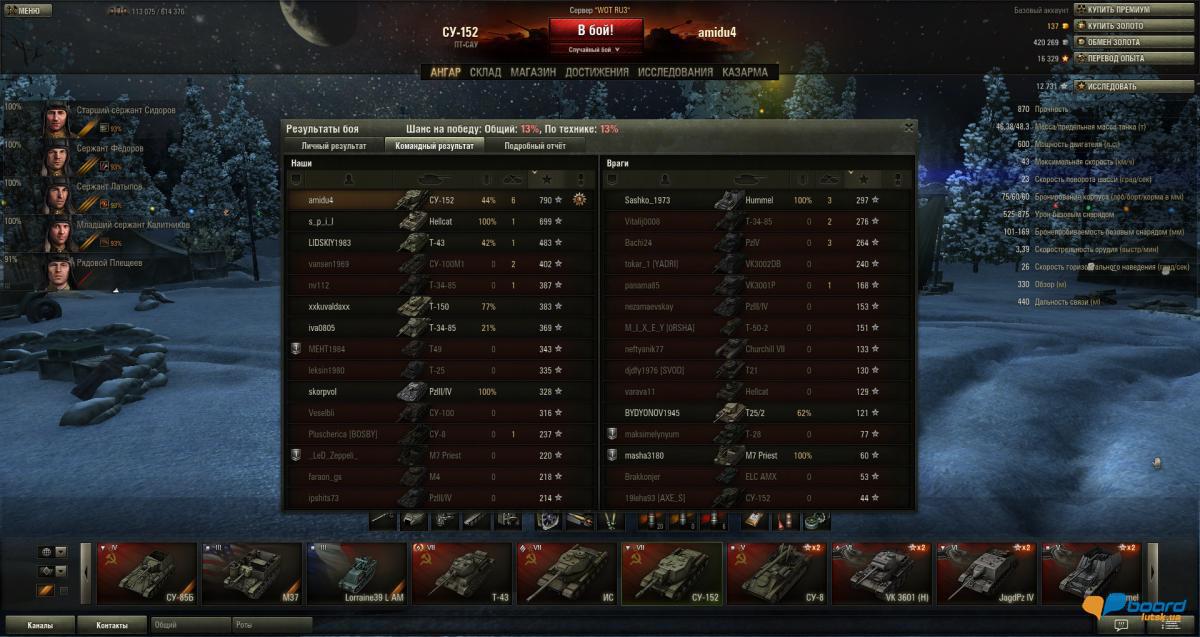Click the Перевод опыта button
This screenshot has width=1200, height=637.
1118,58
